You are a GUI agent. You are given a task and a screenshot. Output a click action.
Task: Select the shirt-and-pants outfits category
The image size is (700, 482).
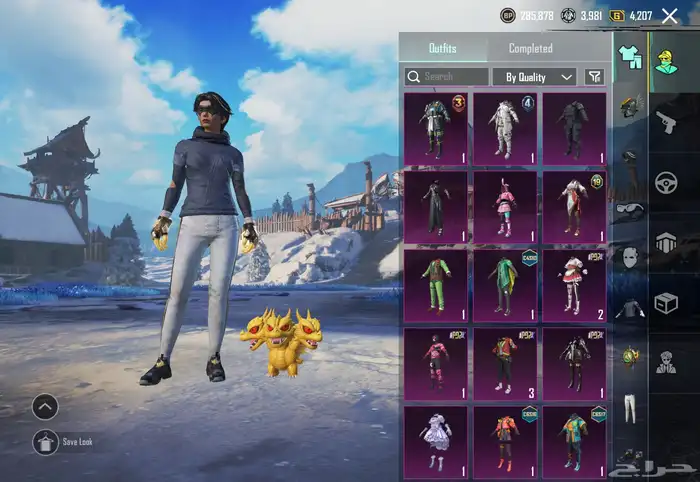coord(629,57)
